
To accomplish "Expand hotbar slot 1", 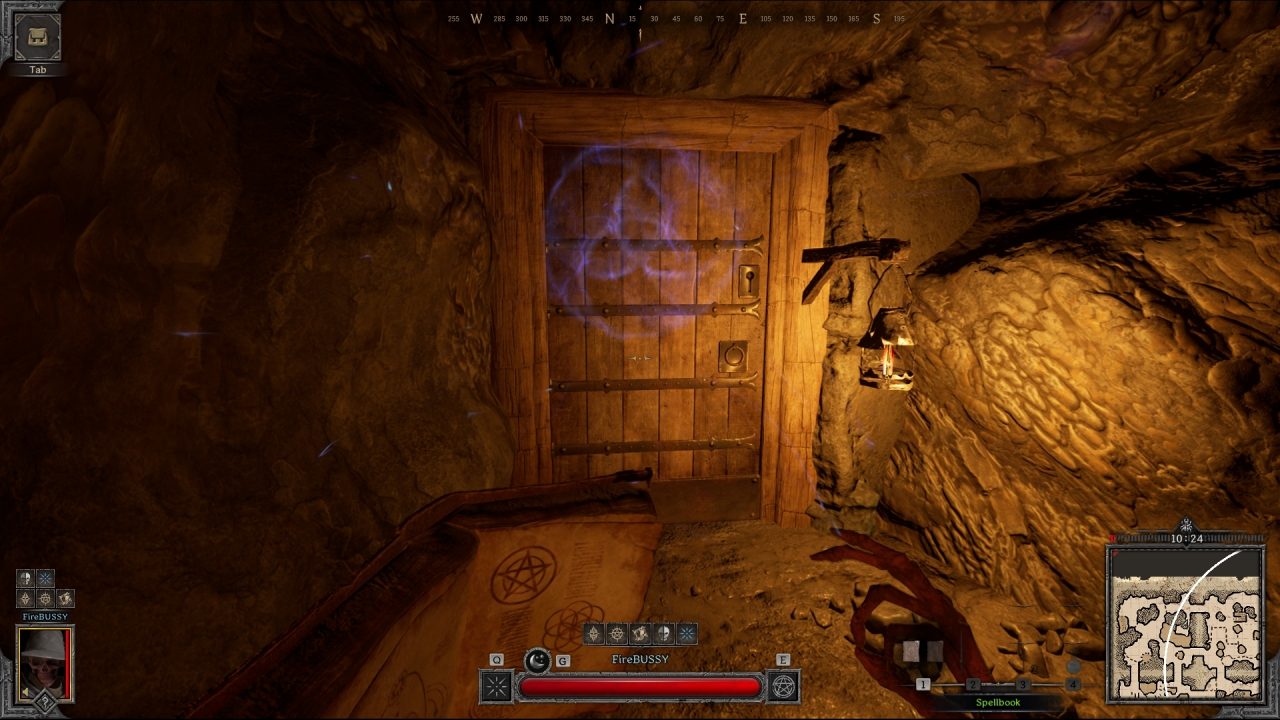I will pyautogui.click(x=923, y=684).
